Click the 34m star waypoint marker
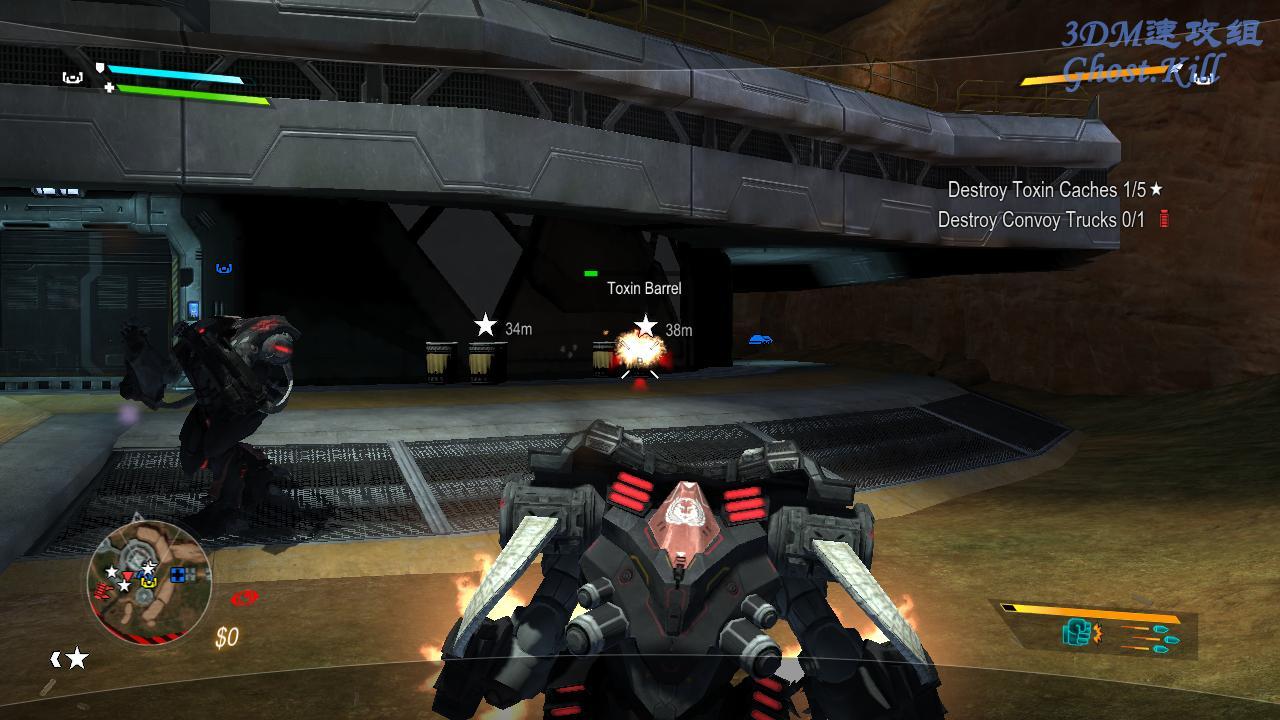The image size is (1280, 720). point(486,325)
